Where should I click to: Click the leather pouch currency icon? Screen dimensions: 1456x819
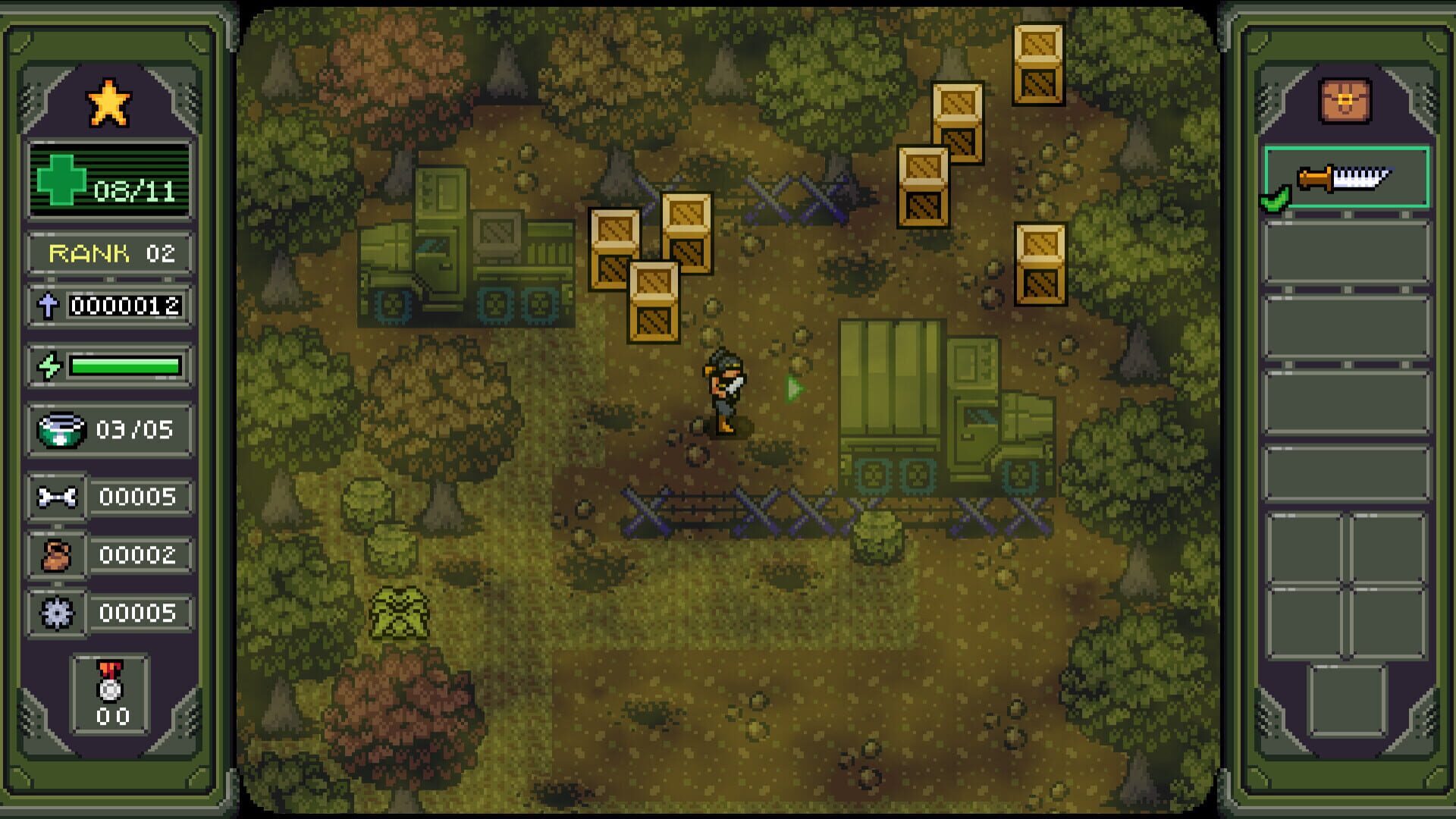click(58, 554)
